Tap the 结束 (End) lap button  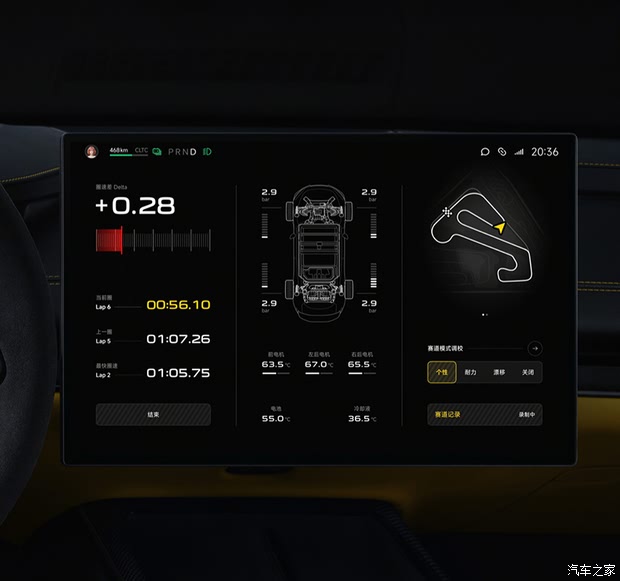click(x=153, y=414)
